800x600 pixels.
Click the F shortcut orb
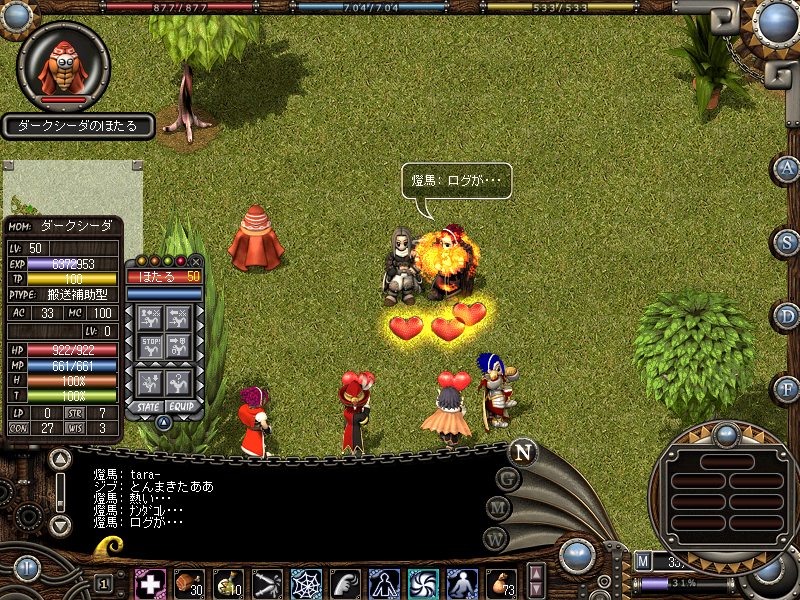[787, 389]
